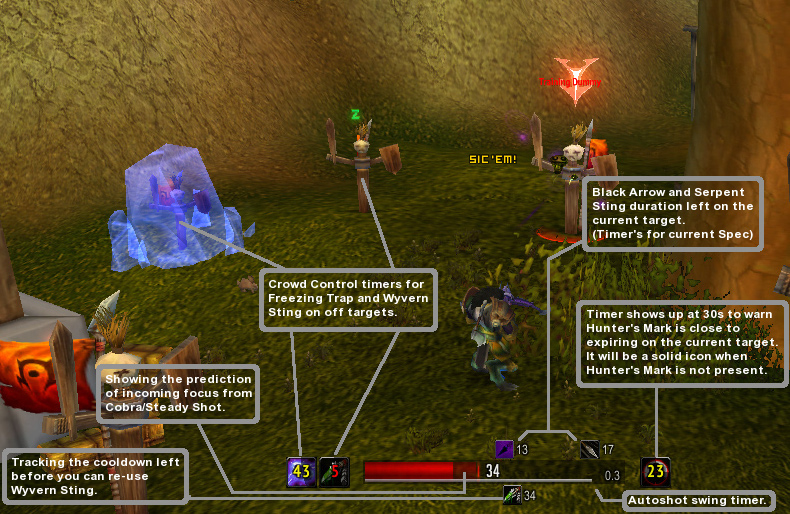The width and height of the screenshot is (790, 514).
Task: Click the Freezing Trap timer icon showing 43
Action: [302, 472]
